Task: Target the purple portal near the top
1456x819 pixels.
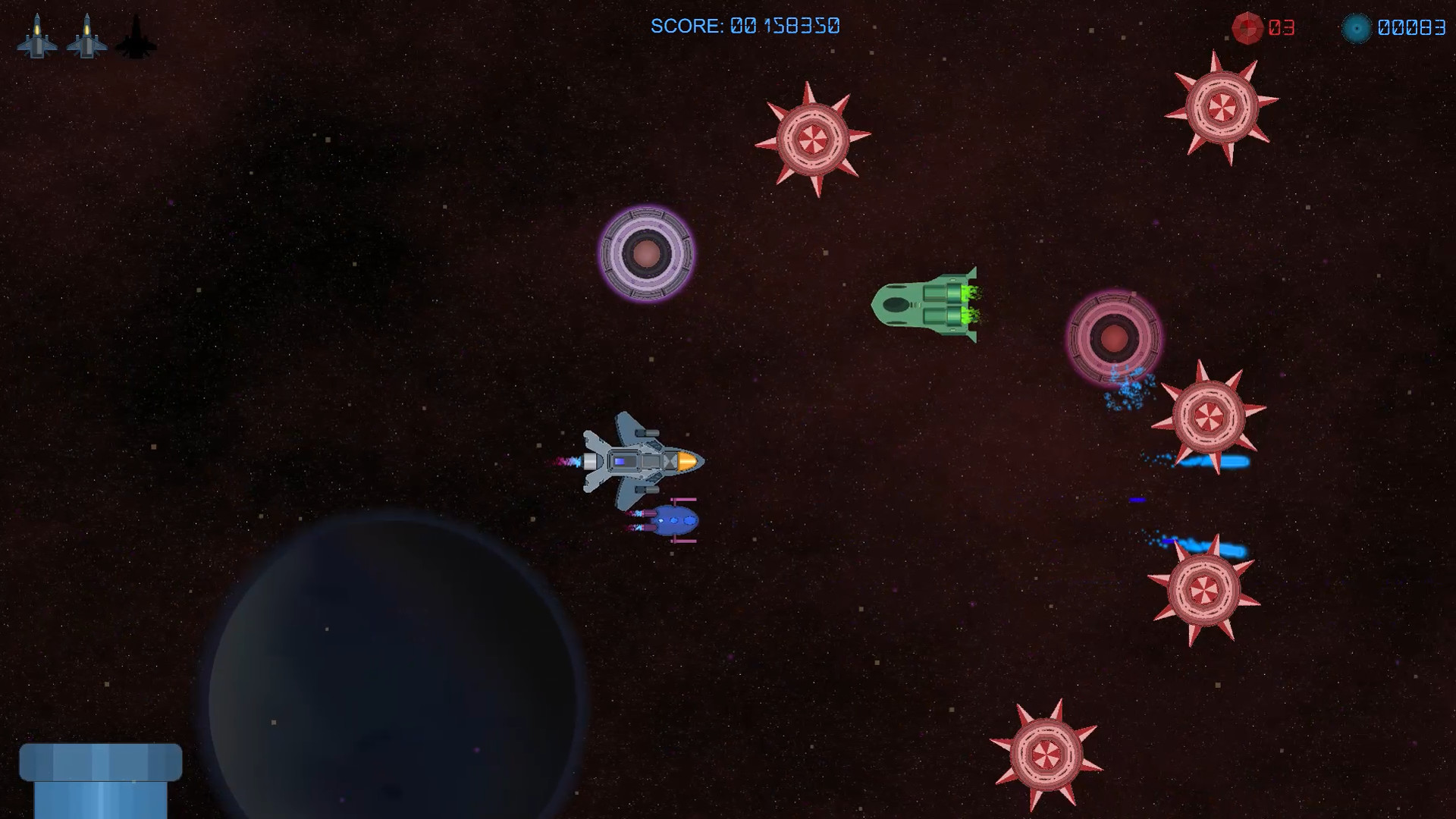Action: [646, 253]
